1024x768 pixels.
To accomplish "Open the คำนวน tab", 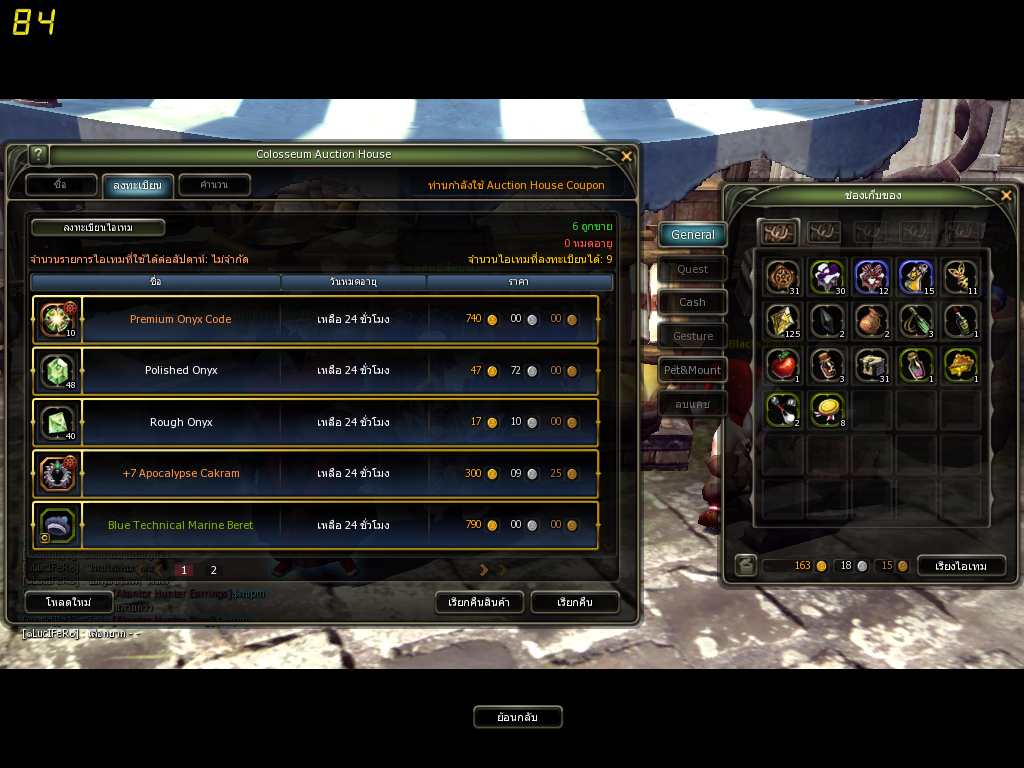I will (214, 185).
